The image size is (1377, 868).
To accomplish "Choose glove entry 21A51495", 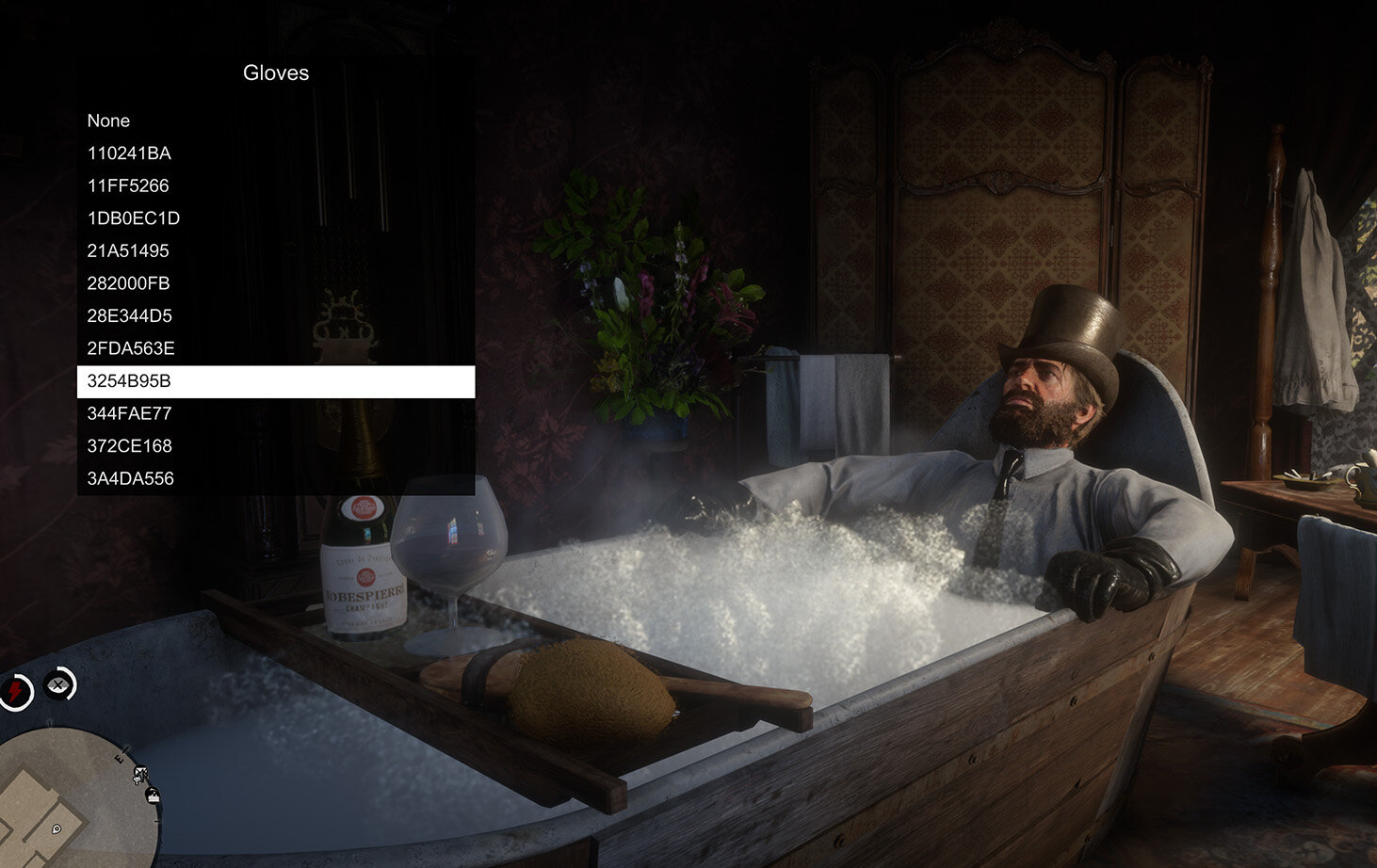I will point(128,250).
